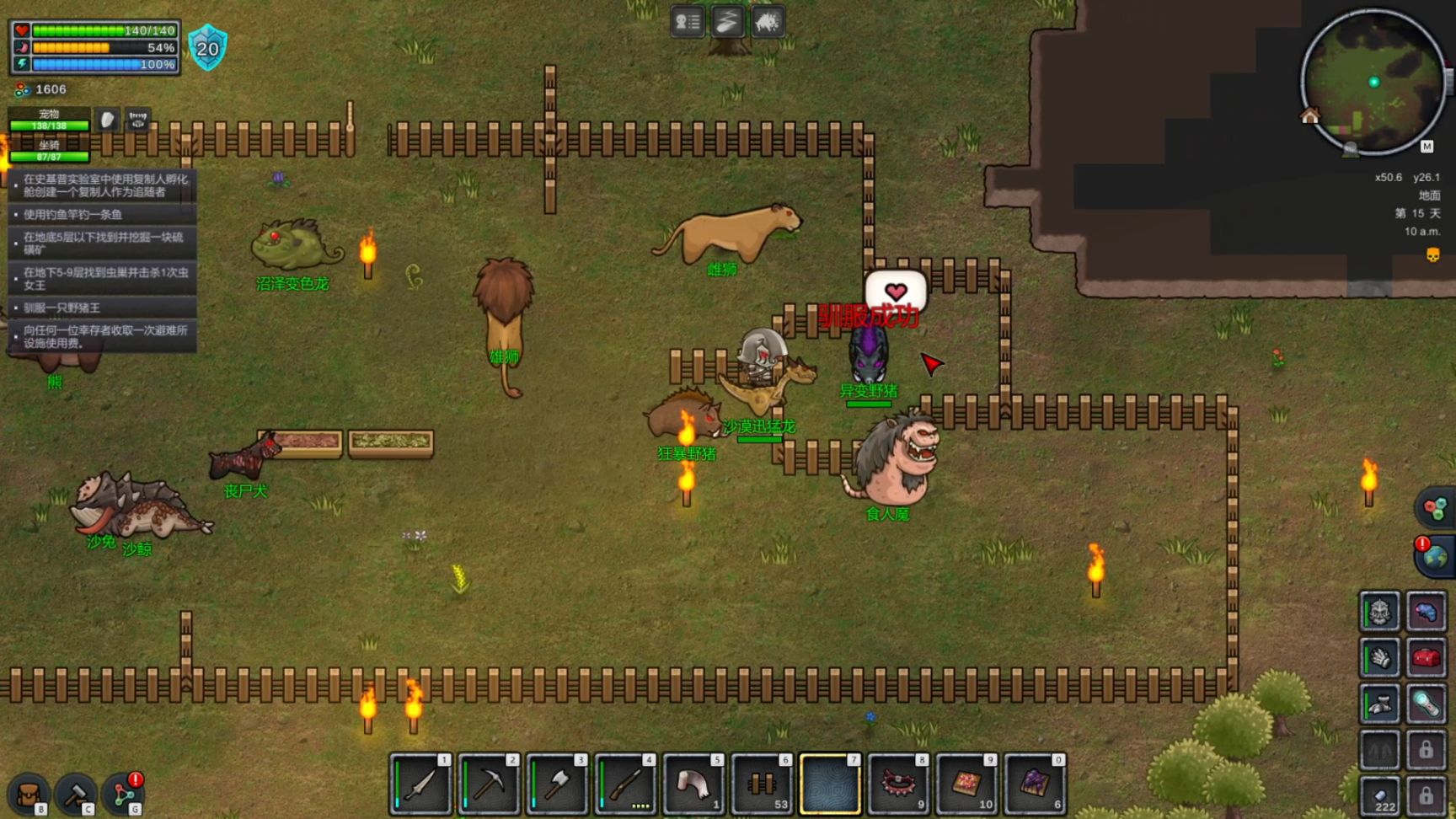Open the globe icon with red alert
1456x819 pixels.
click(x=1435, y=557)
